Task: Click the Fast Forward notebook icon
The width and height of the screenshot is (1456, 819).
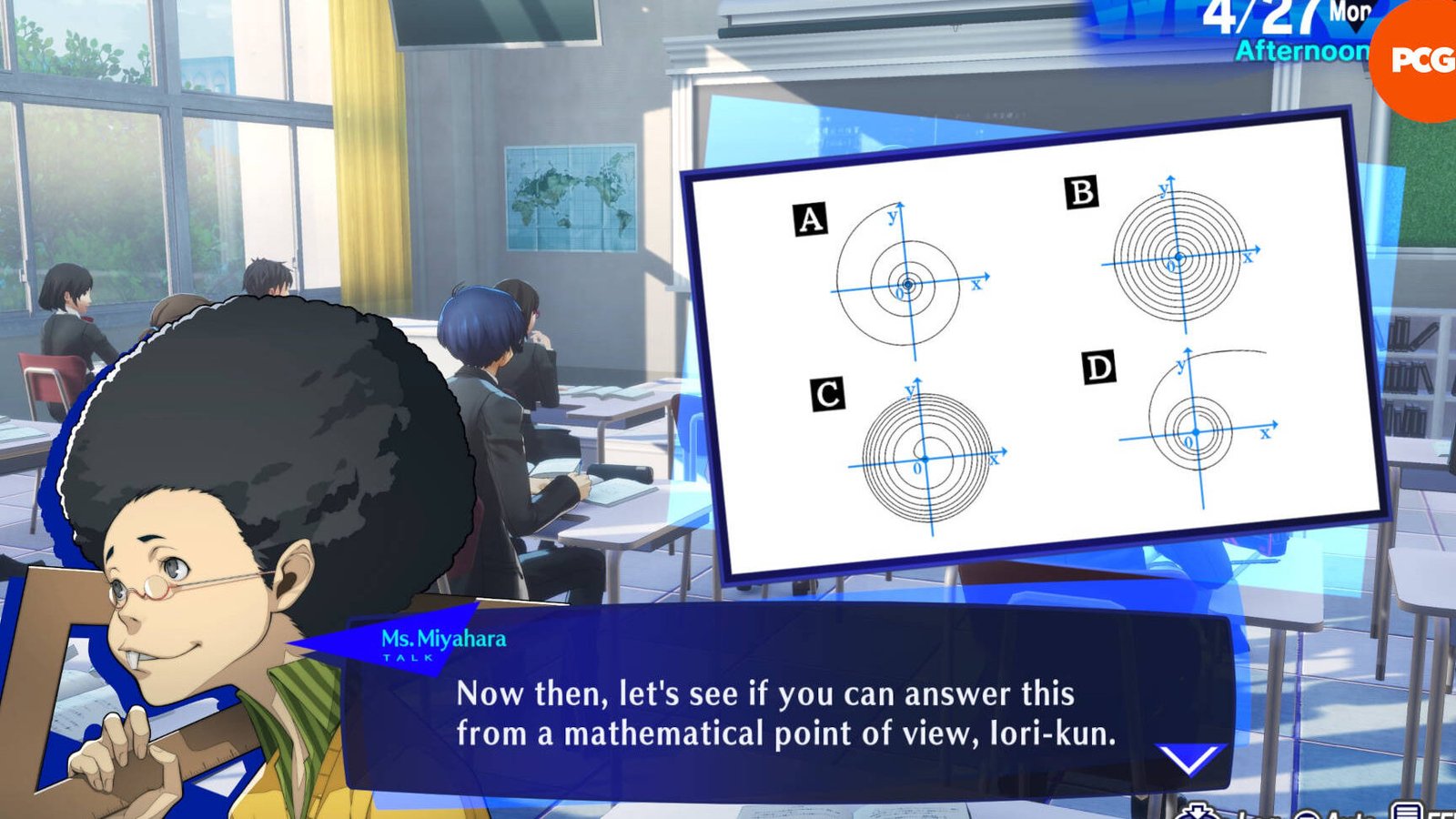Action: (1406, 812)
